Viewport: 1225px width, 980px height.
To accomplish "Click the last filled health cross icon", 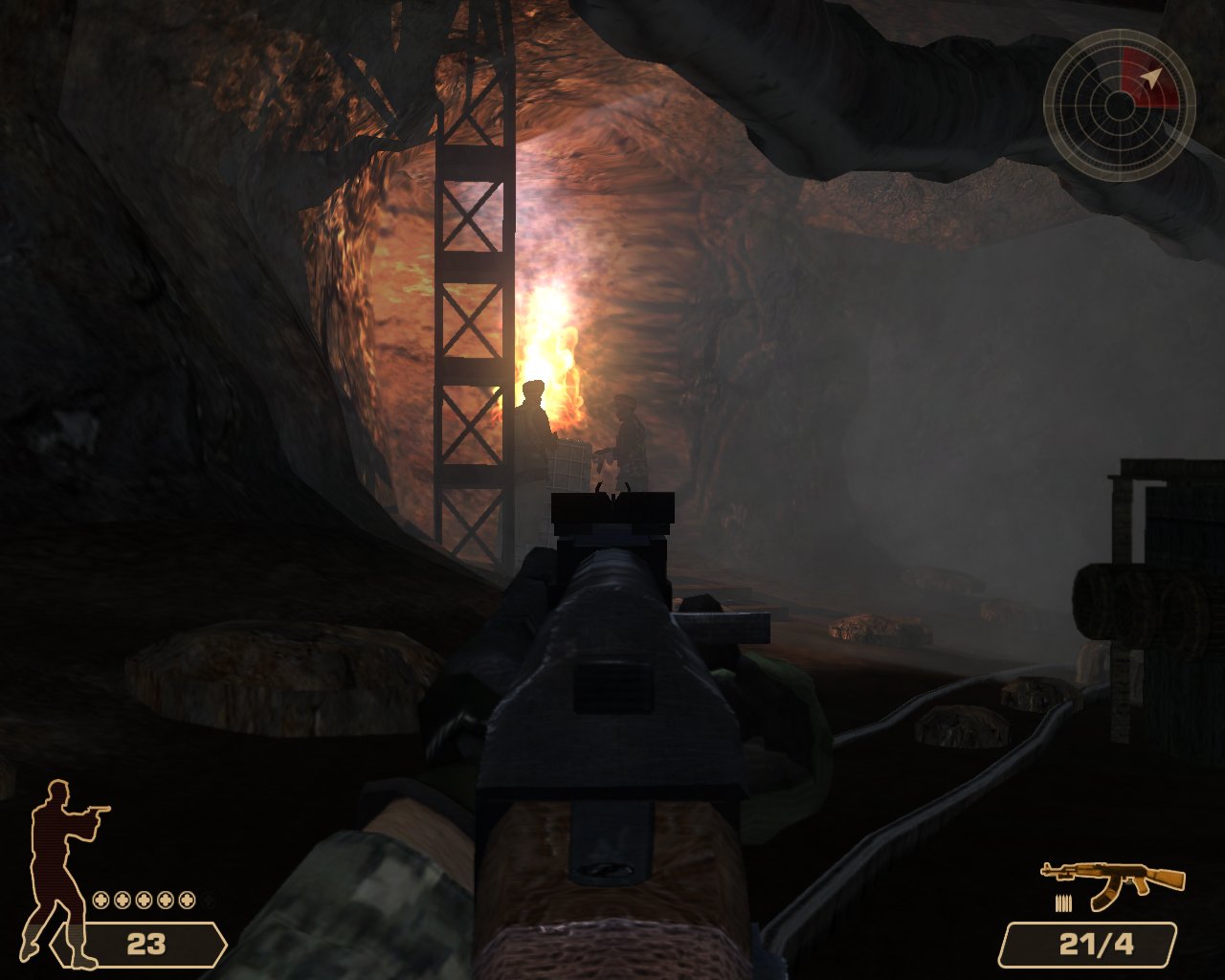I will [187, 900].
